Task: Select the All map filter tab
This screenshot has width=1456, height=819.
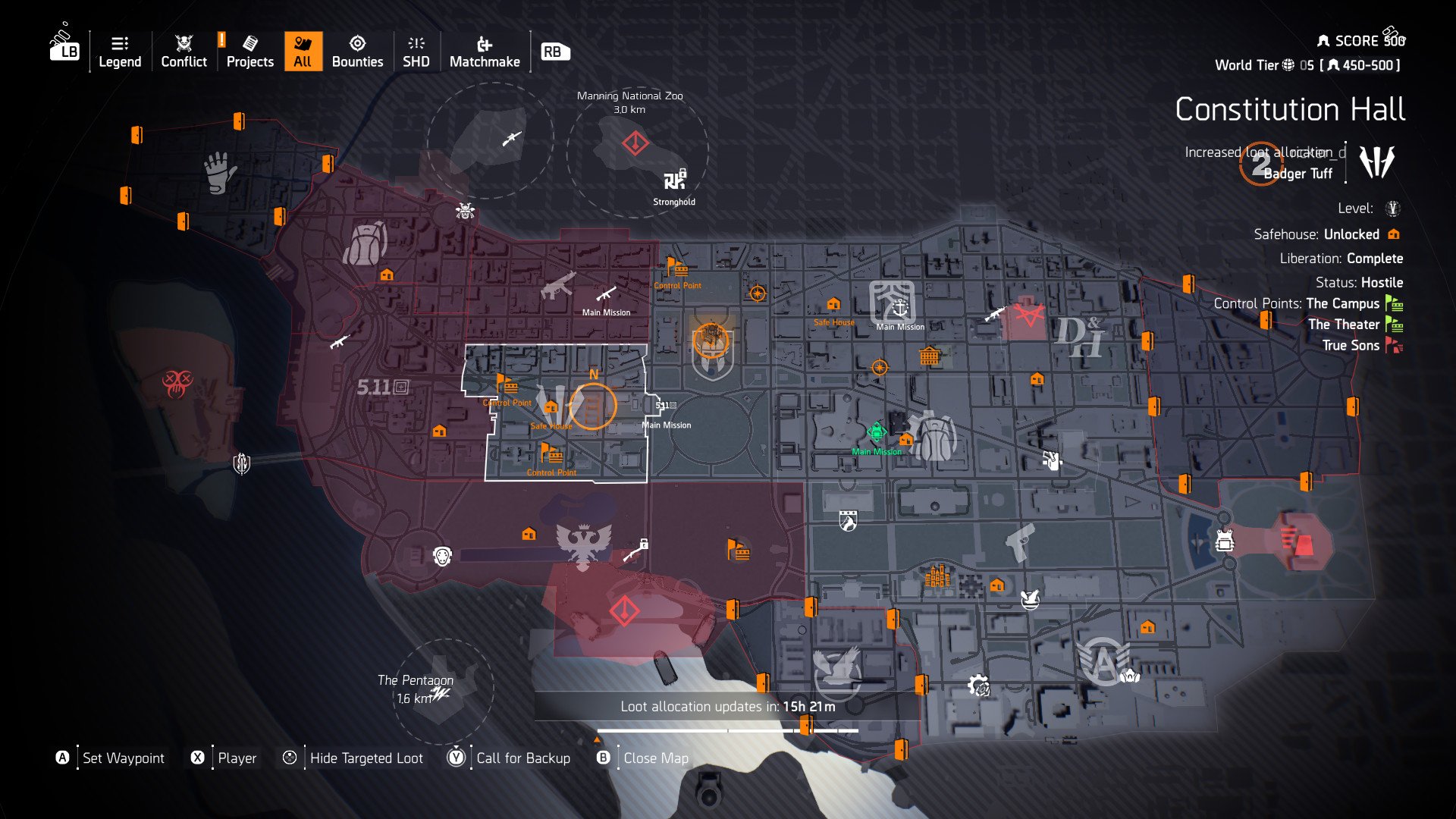Action: pyautogui.click(x=303, y=52)
